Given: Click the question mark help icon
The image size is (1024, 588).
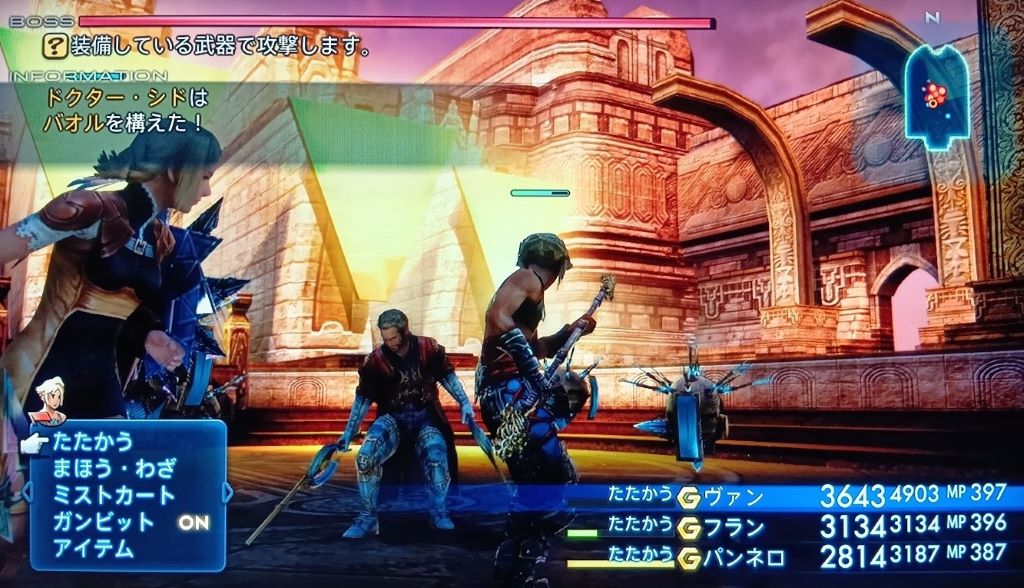Looking at the screenshot, I should click(53, 46).
